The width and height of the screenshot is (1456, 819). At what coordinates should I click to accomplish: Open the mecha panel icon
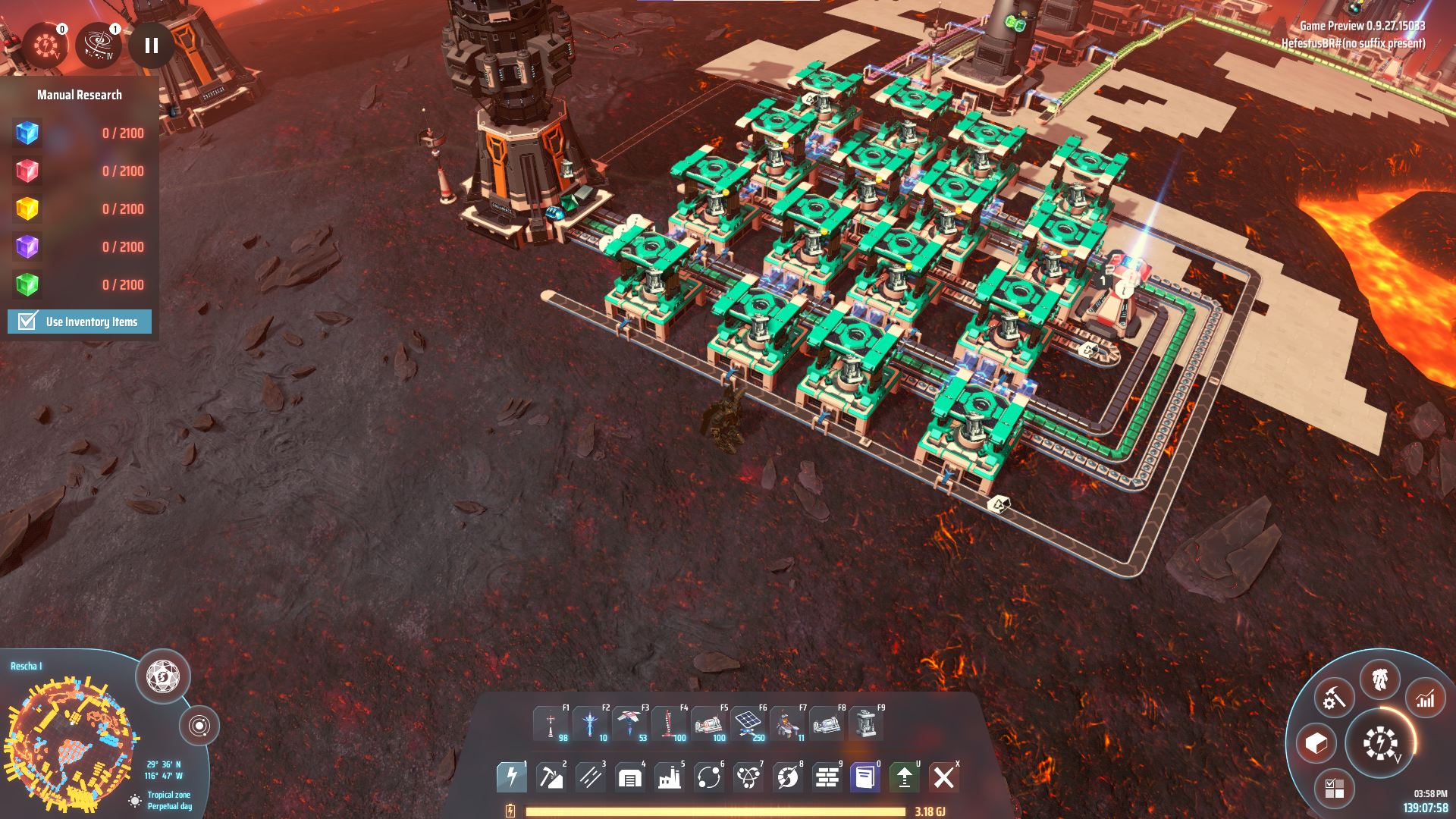1380,679
